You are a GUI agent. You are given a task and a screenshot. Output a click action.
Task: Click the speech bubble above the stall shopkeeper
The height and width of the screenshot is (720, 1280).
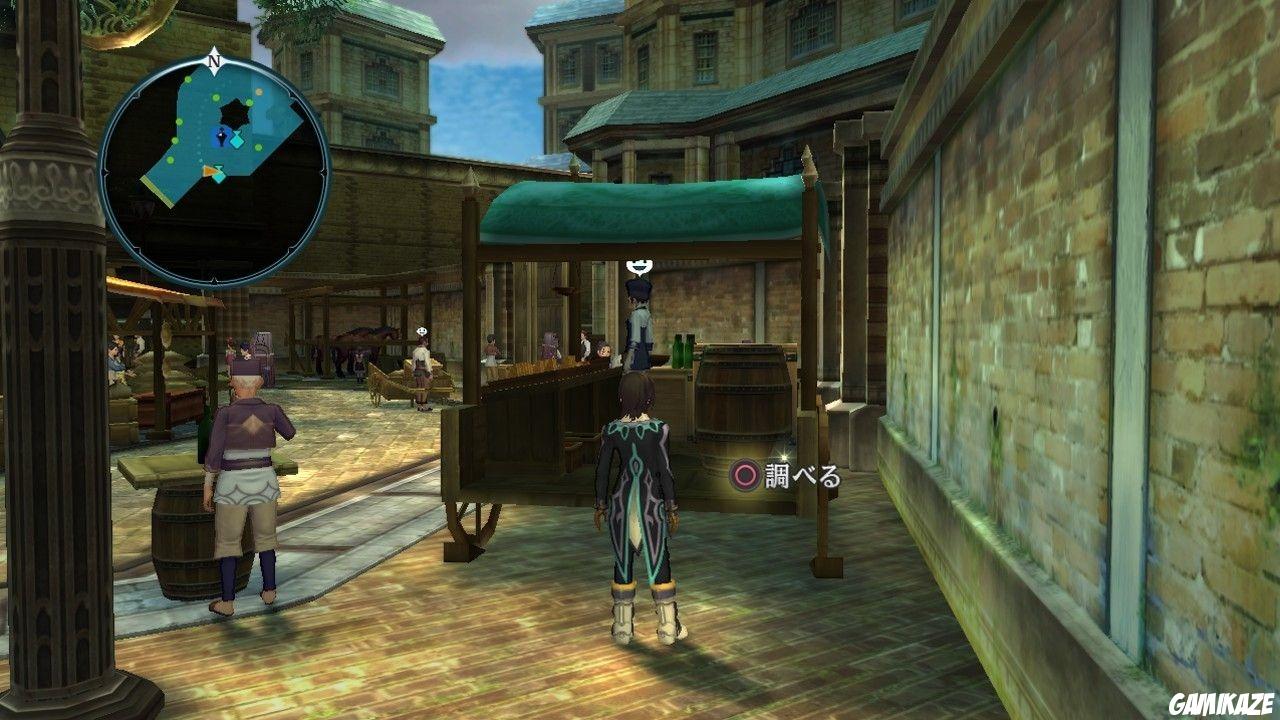[637, 266]
